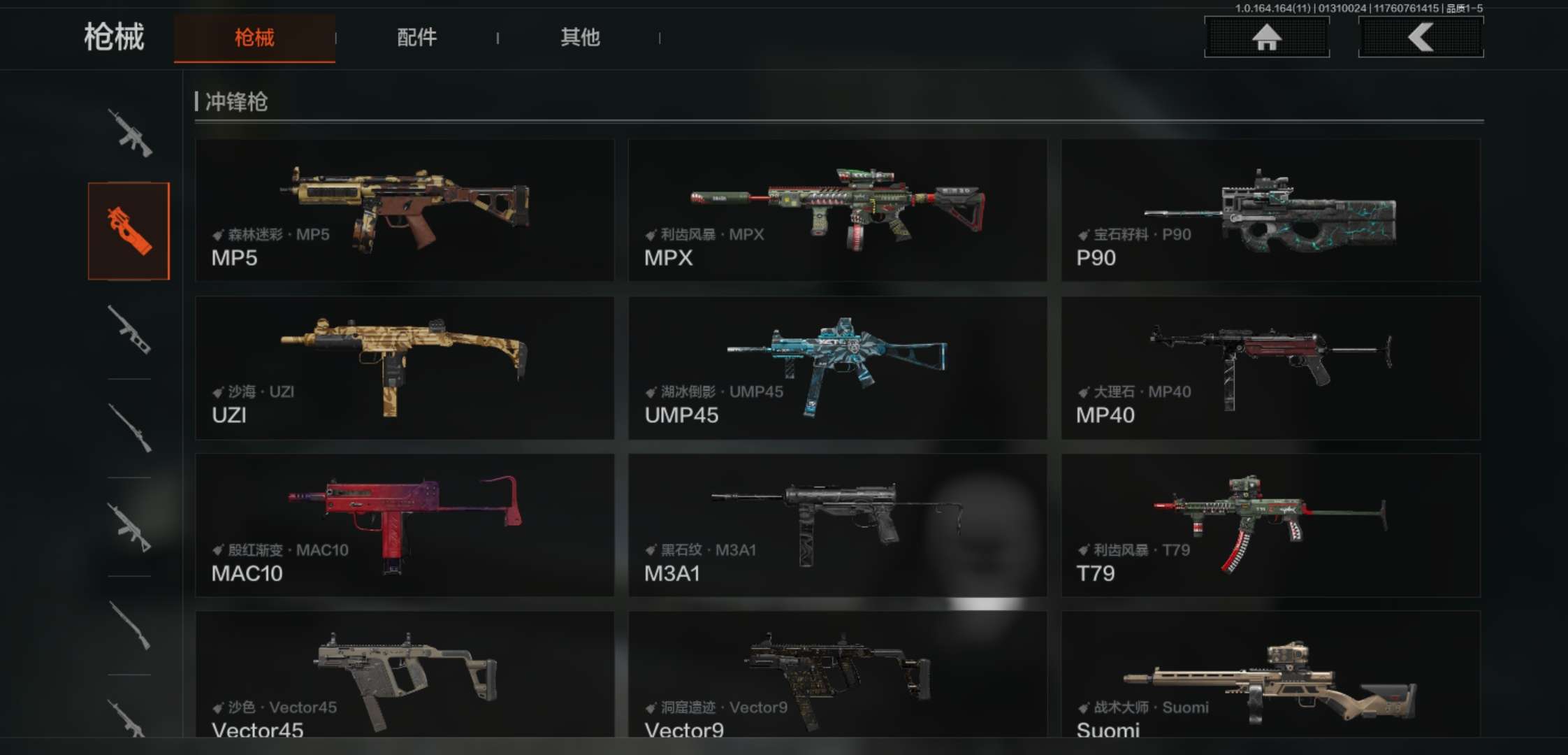Open the 配件 attachments tab
Image resolution: width=1568 pixels, height=755 pixels.
pos(417,38)
